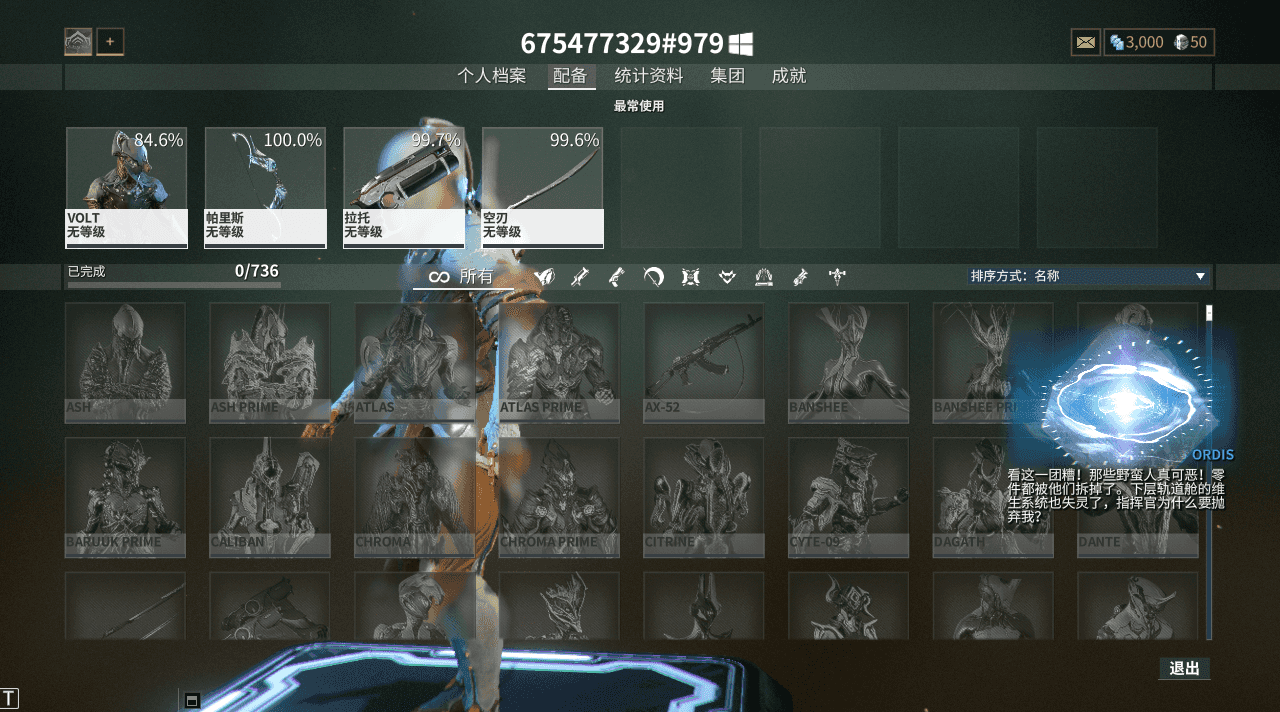The width and height of the screenshot is (1280, 712).
Task: Choose the AX-52 rifle entry
Action: (x=703, y=362)
